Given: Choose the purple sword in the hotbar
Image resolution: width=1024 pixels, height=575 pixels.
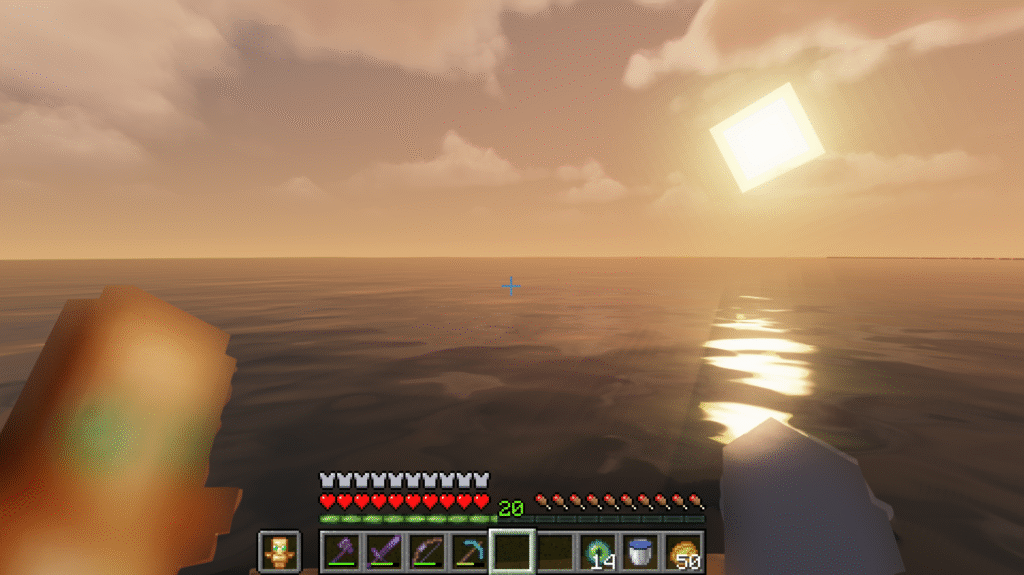Looking at the screenshot, I should (384, 551).
